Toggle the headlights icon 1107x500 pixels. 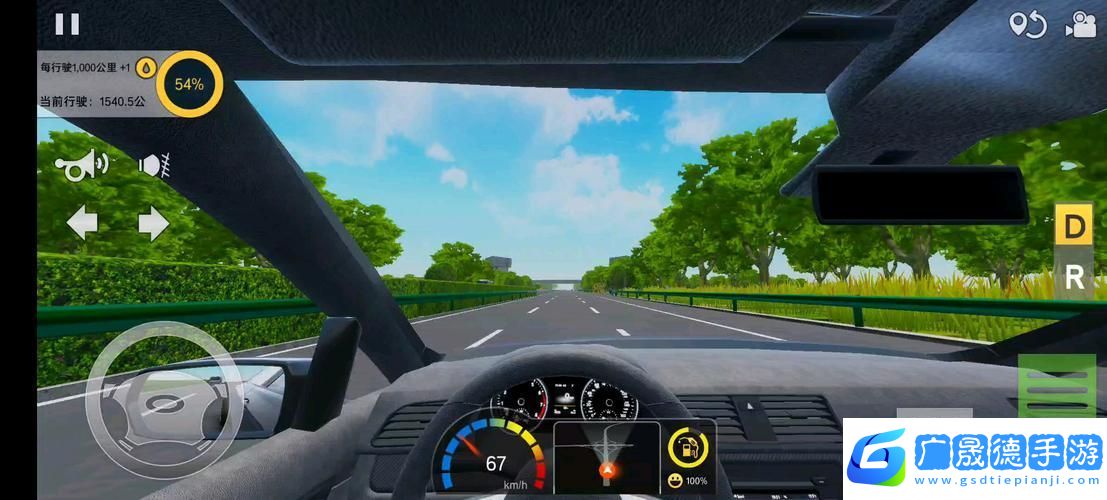153,165
